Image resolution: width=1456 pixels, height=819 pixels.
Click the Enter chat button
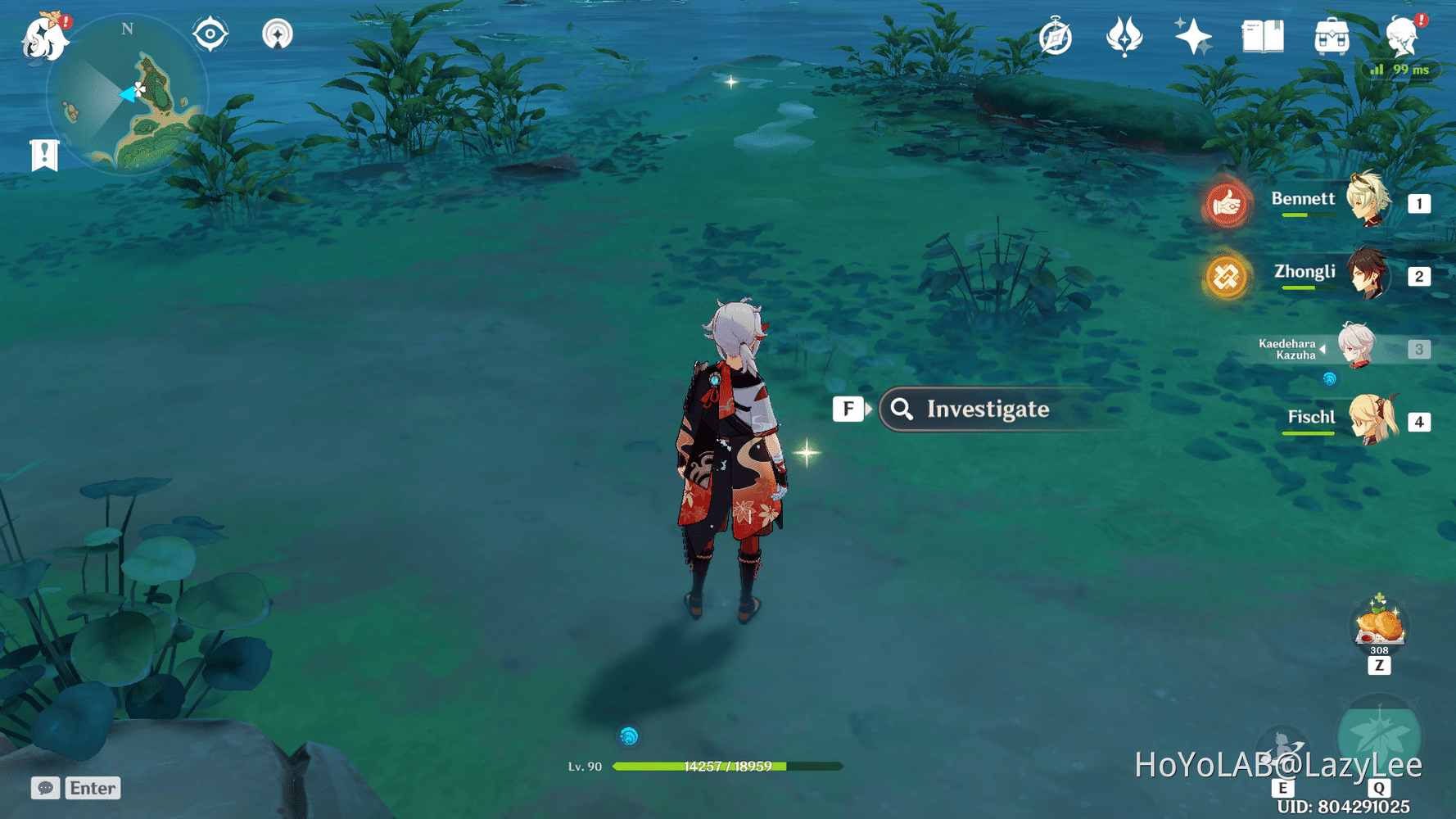[x=92, y=788]
